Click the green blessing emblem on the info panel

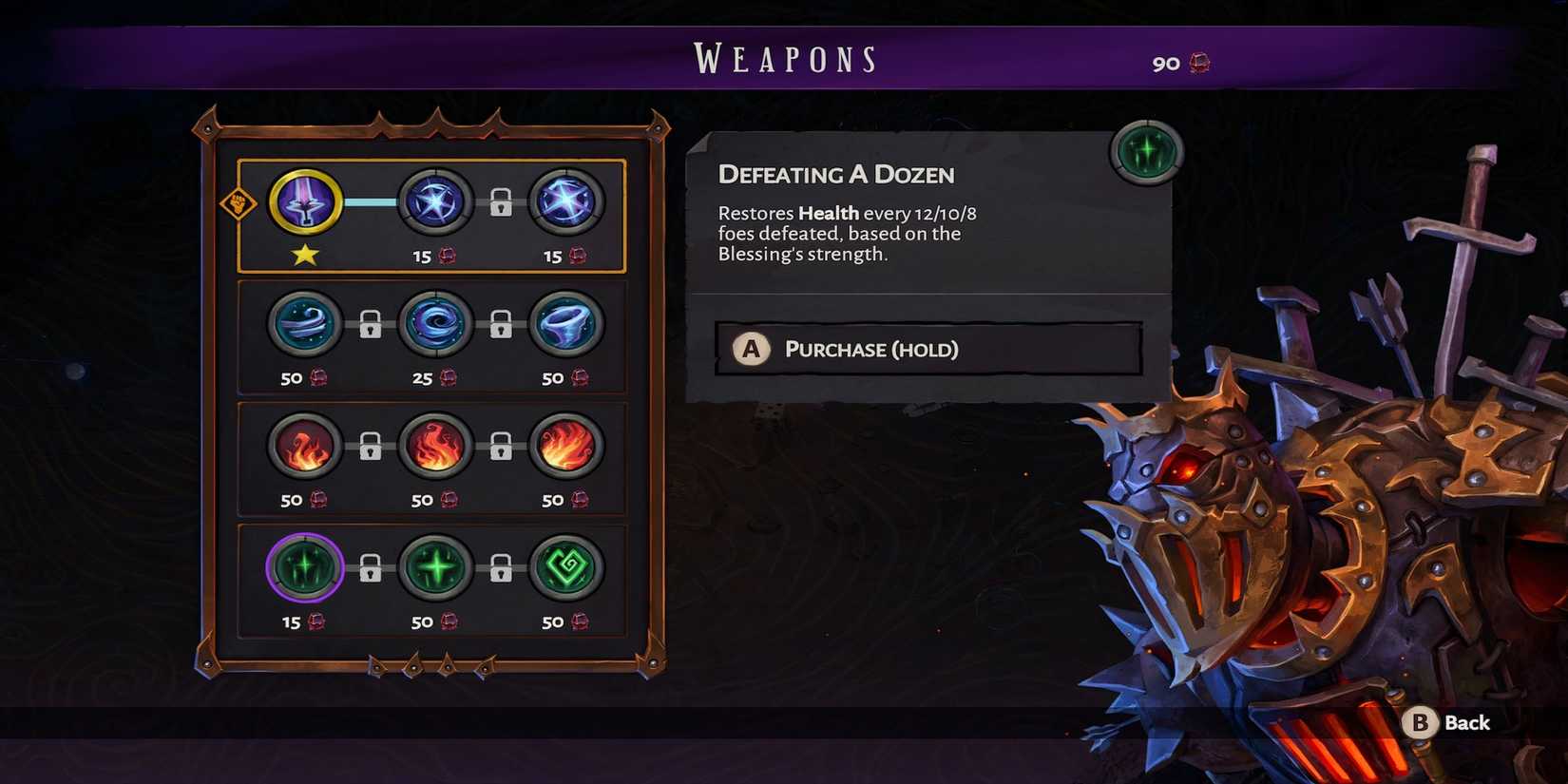1146,150
